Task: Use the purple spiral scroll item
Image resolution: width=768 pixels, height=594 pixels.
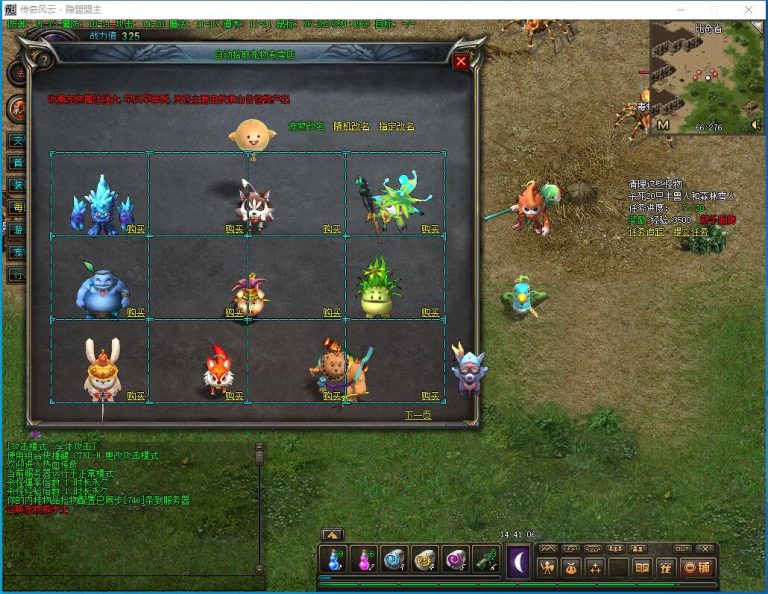Action: (456, 561)
